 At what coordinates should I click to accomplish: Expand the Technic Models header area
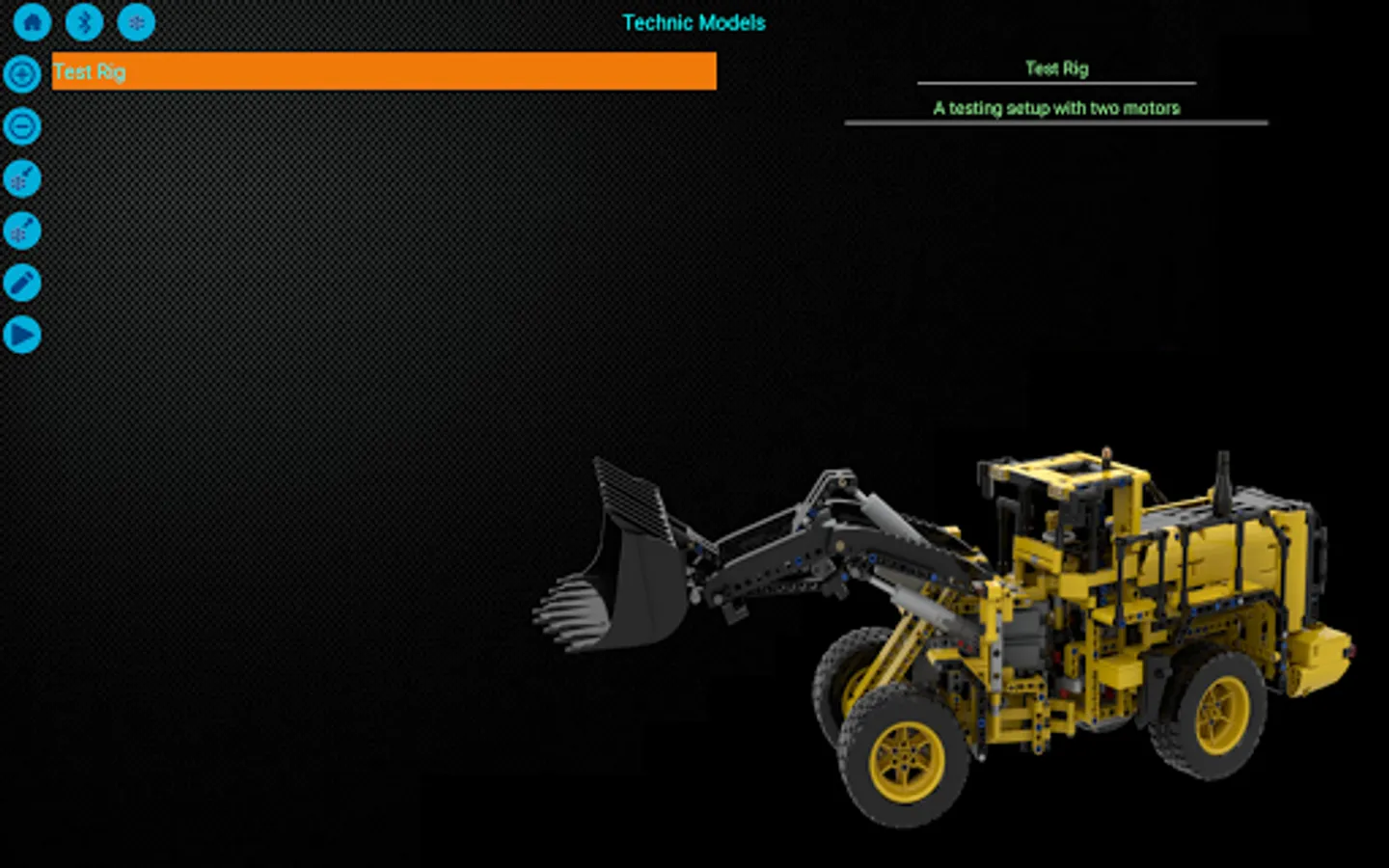coord(694,22)
